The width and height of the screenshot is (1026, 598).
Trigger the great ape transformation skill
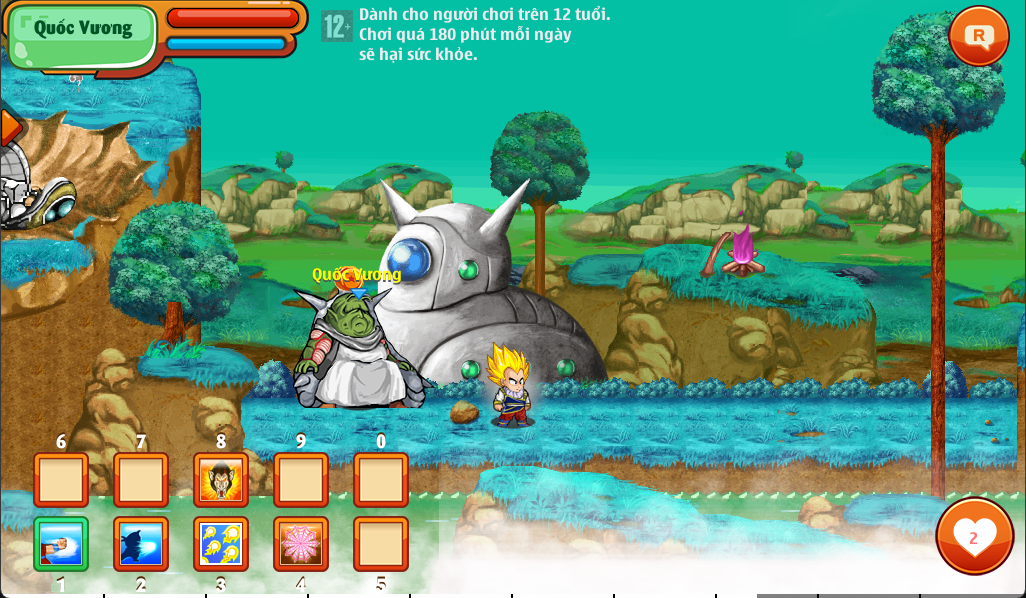pos(221,480)
